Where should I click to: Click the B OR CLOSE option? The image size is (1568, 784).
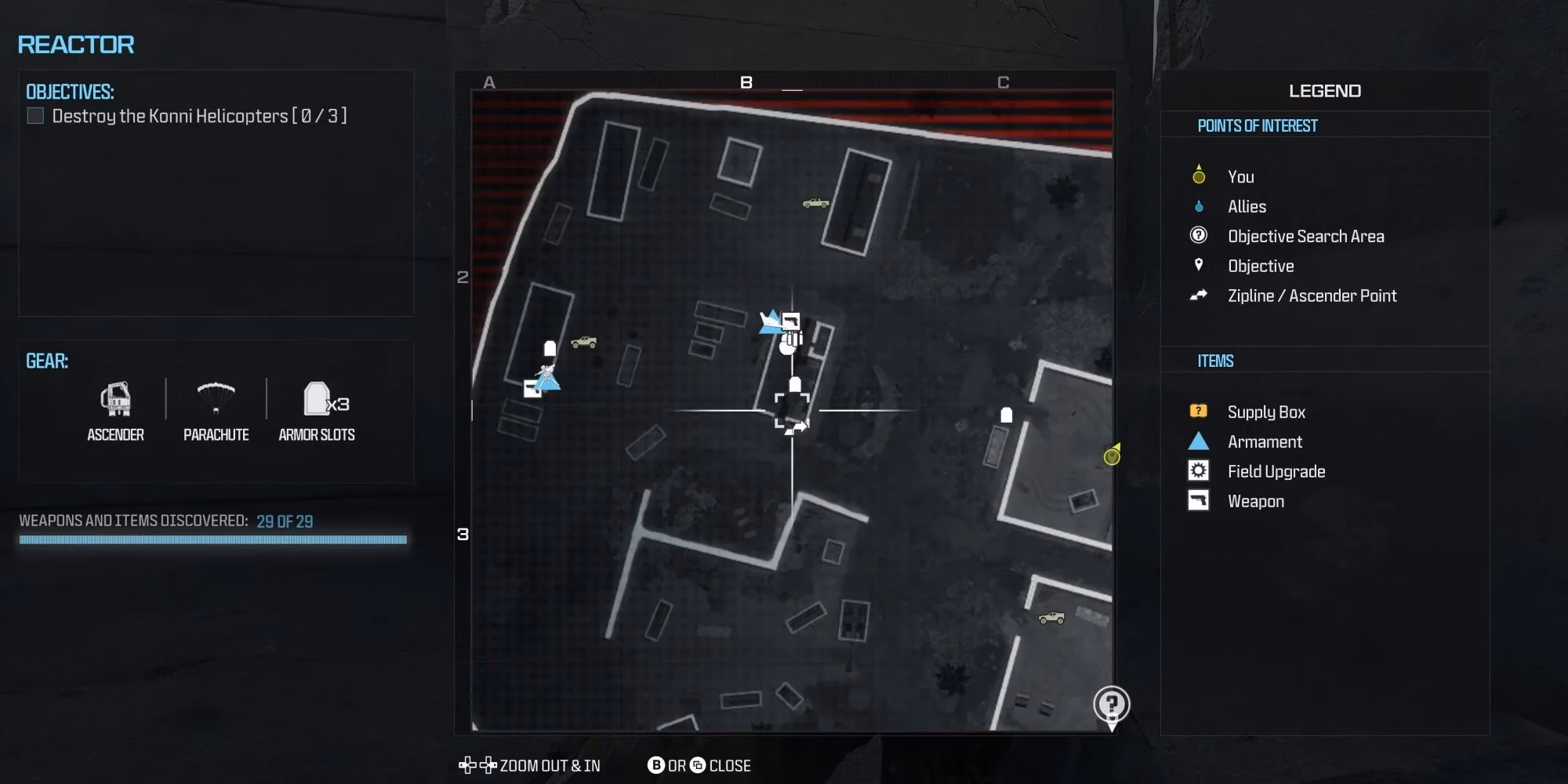pyautogui.click(x=698, y=765)
